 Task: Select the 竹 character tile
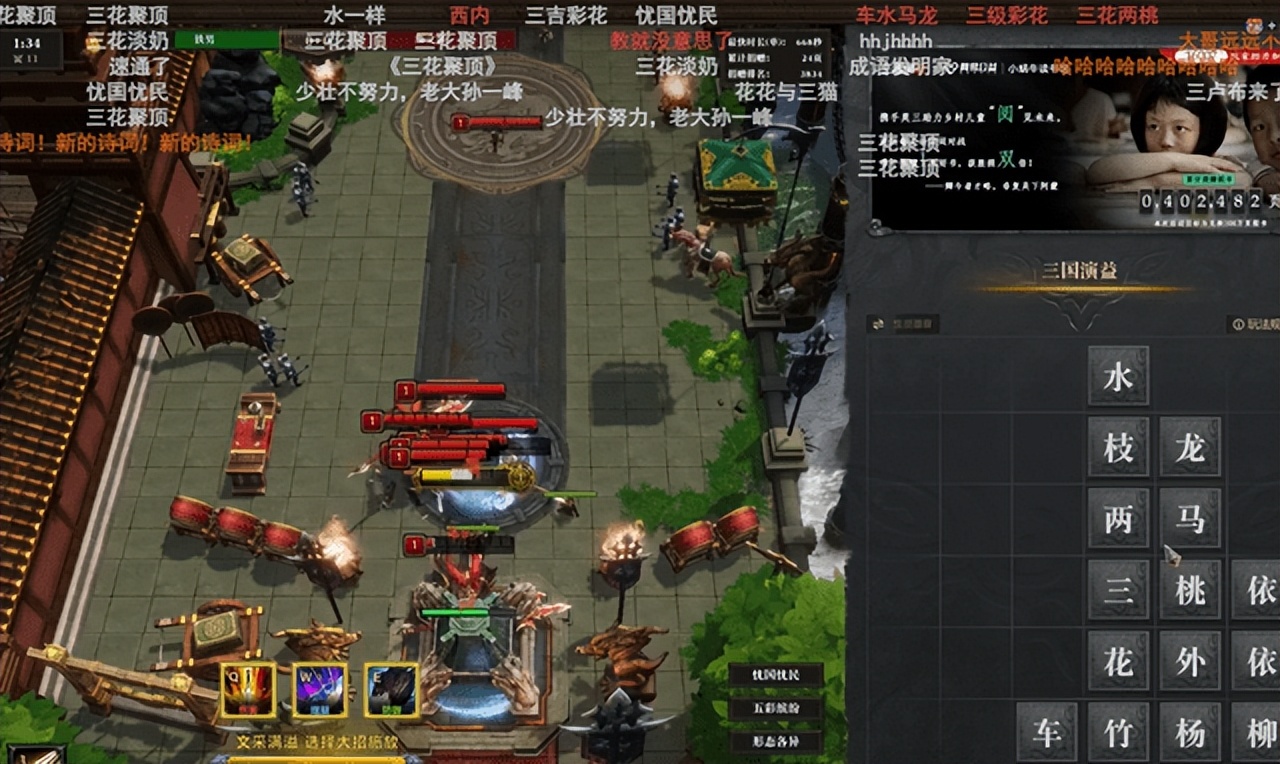tap(1118, 732)
